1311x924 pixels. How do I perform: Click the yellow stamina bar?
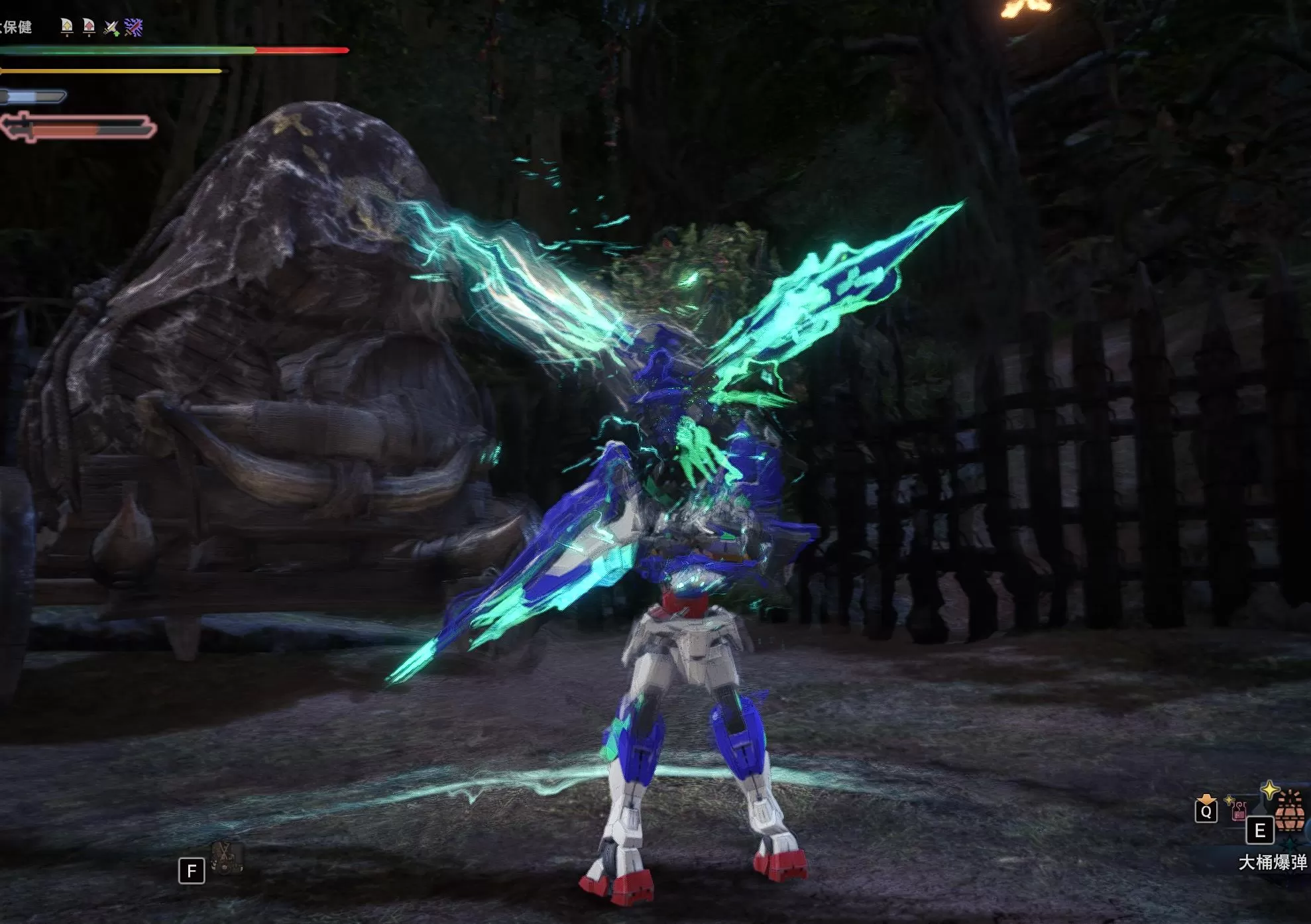coord(93,72)
